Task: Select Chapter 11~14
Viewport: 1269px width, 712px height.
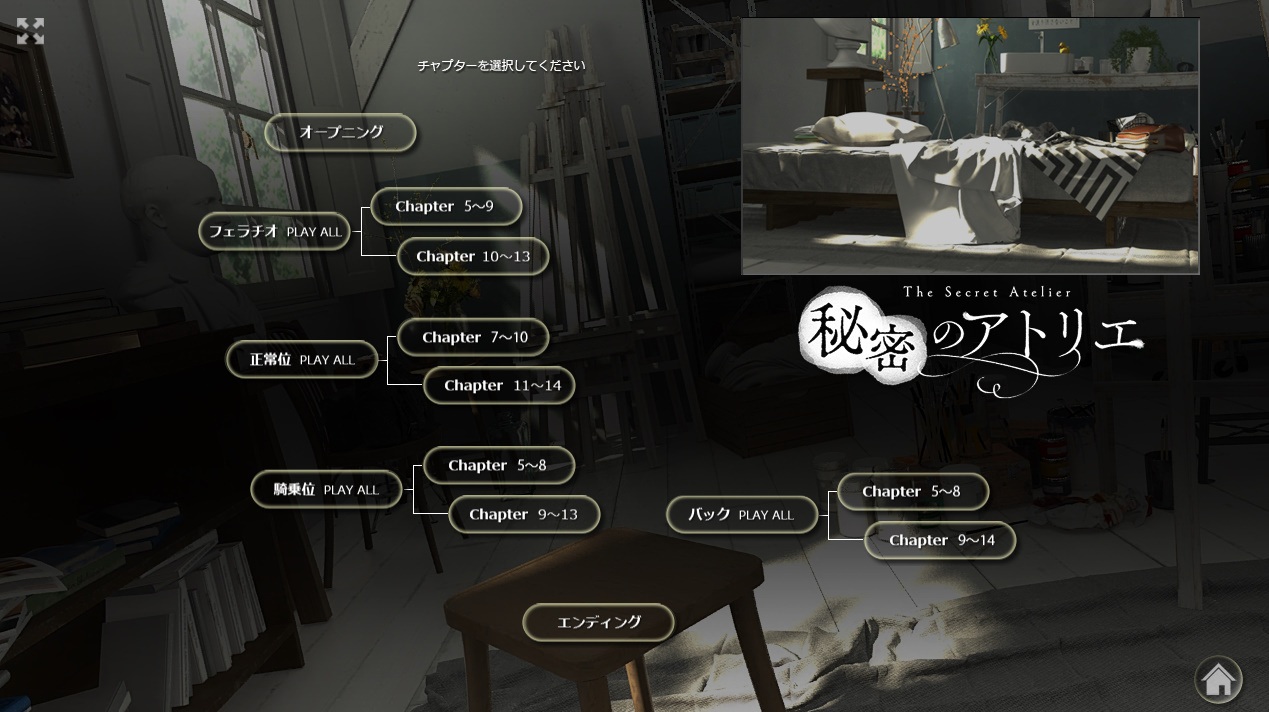Action: point(499,385)
